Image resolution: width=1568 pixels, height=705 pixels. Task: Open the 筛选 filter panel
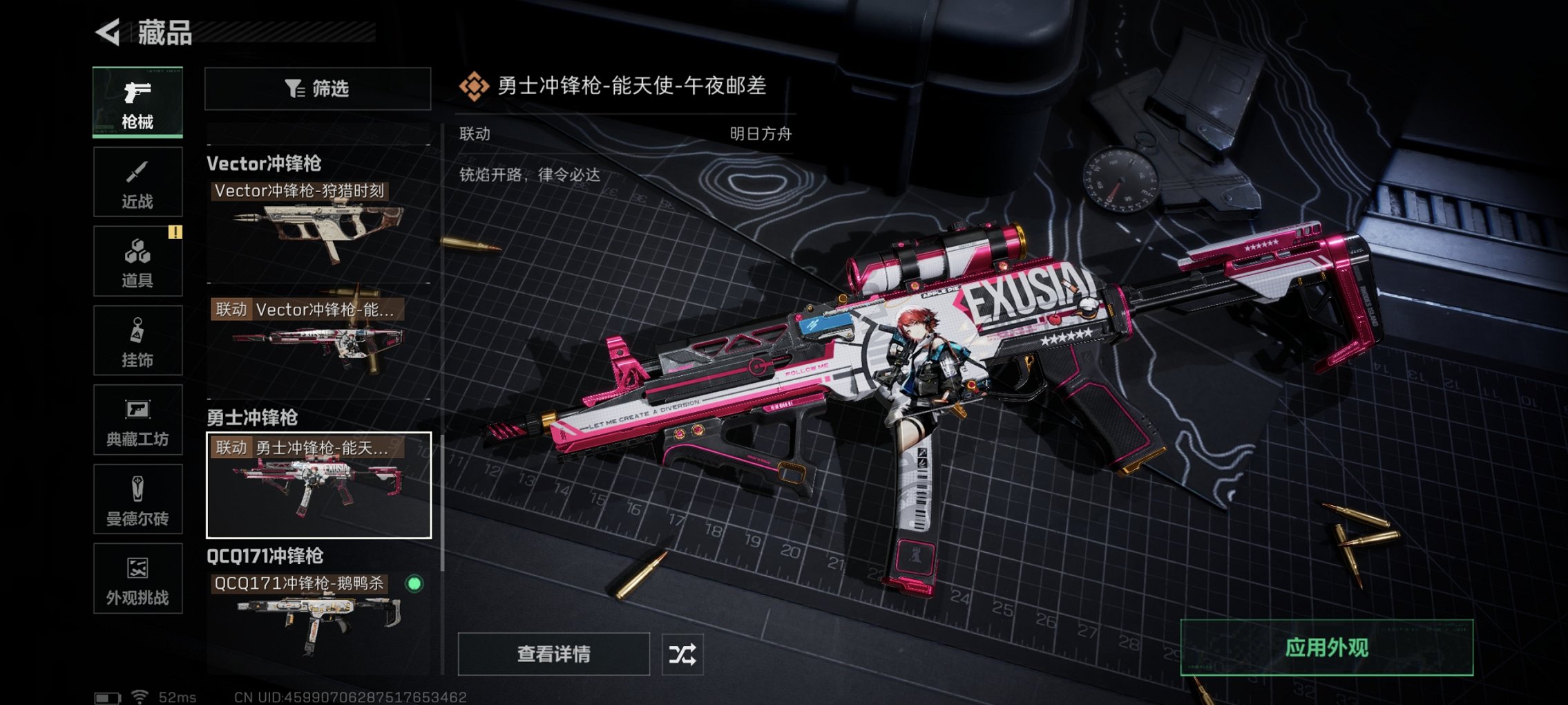click(x=317, y=88)
